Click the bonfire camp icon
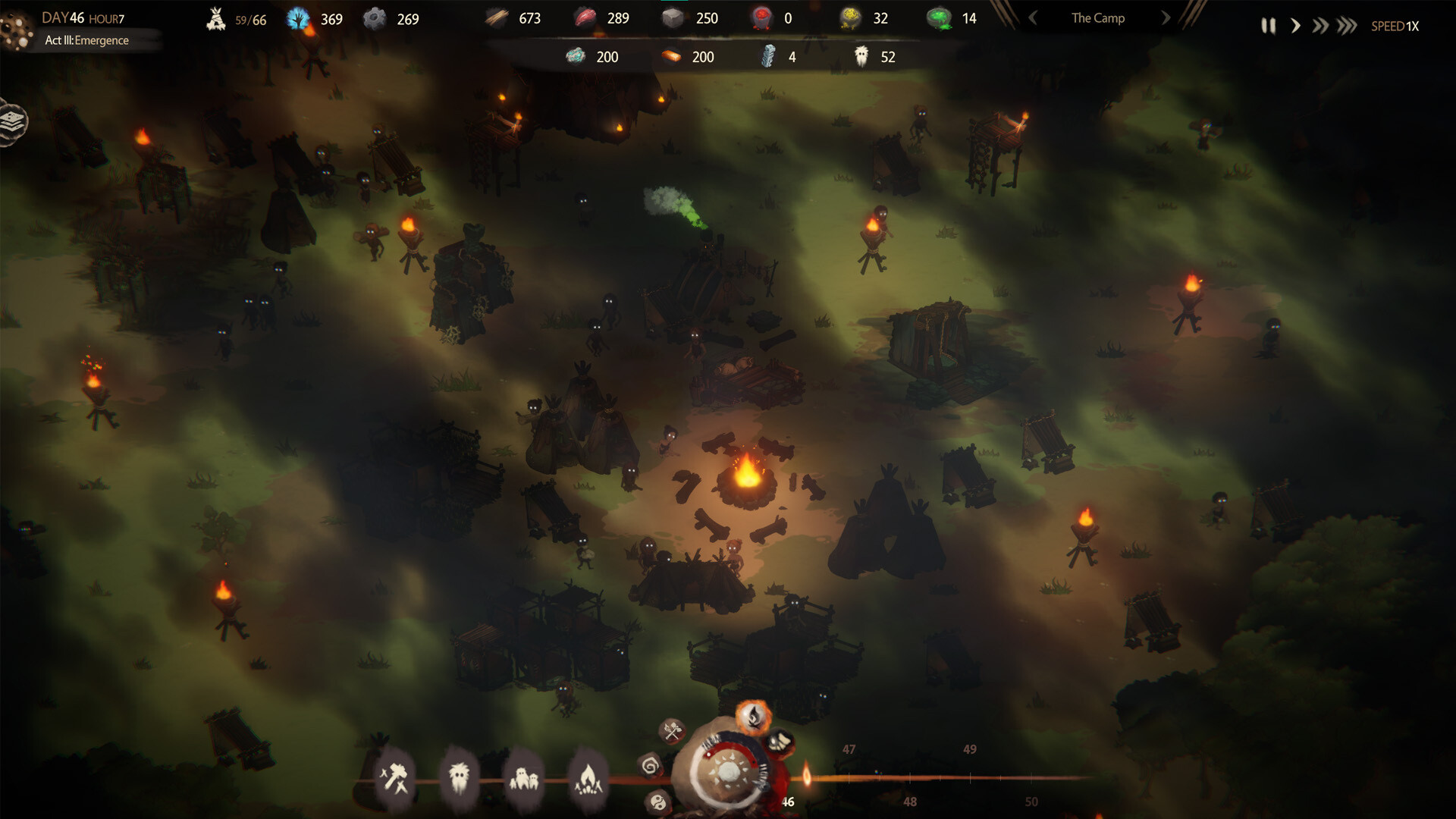 click(589, 778)
